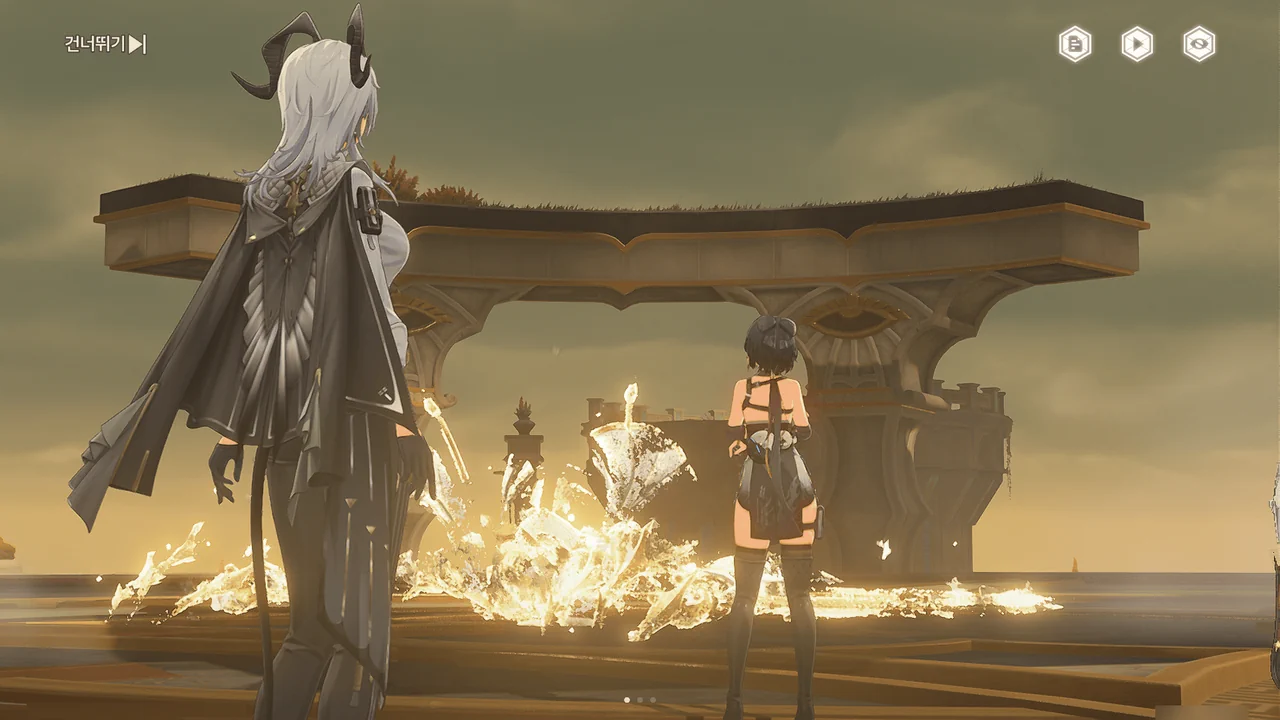Hide the interface using the crossed-eye icon

1199,44
